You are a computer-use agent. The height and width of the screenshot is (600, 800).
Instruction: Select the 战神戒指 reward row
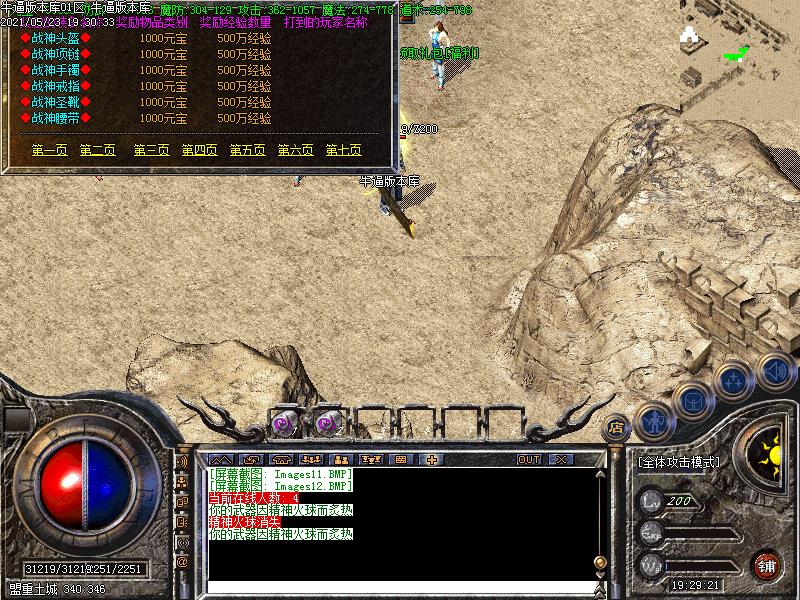pos(55,86)
